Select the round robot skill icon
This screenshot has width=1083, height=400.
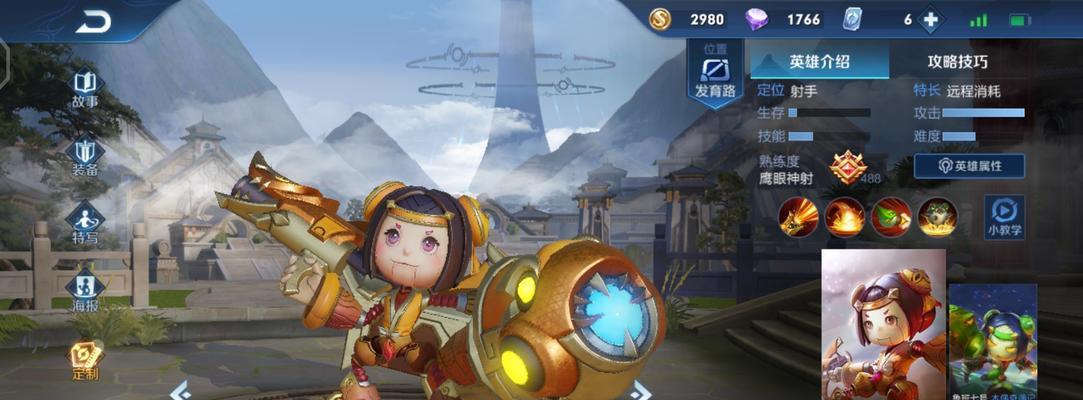[x=937, y=216]
